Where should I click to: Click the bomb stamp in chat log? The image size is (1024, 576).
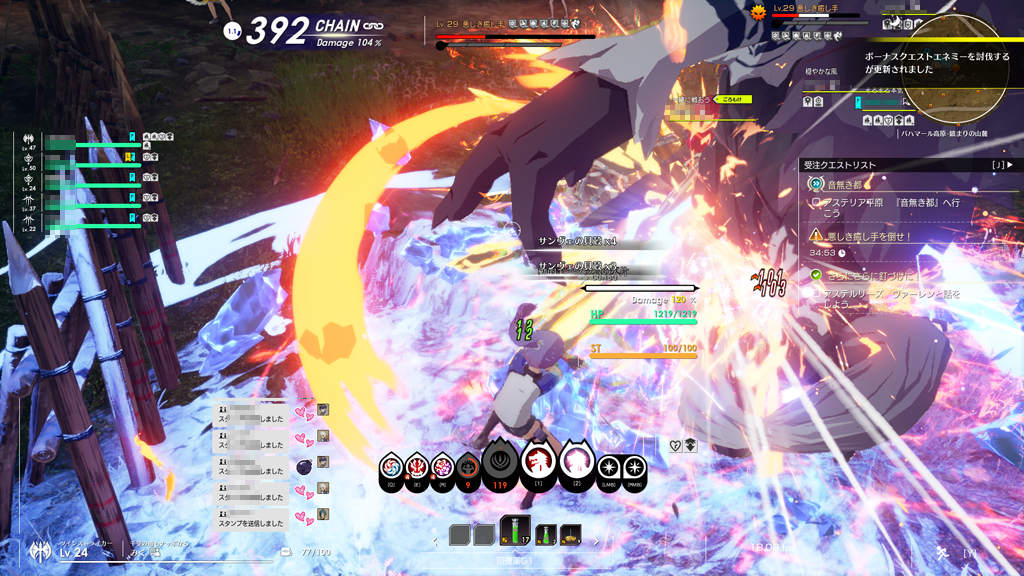304,465
